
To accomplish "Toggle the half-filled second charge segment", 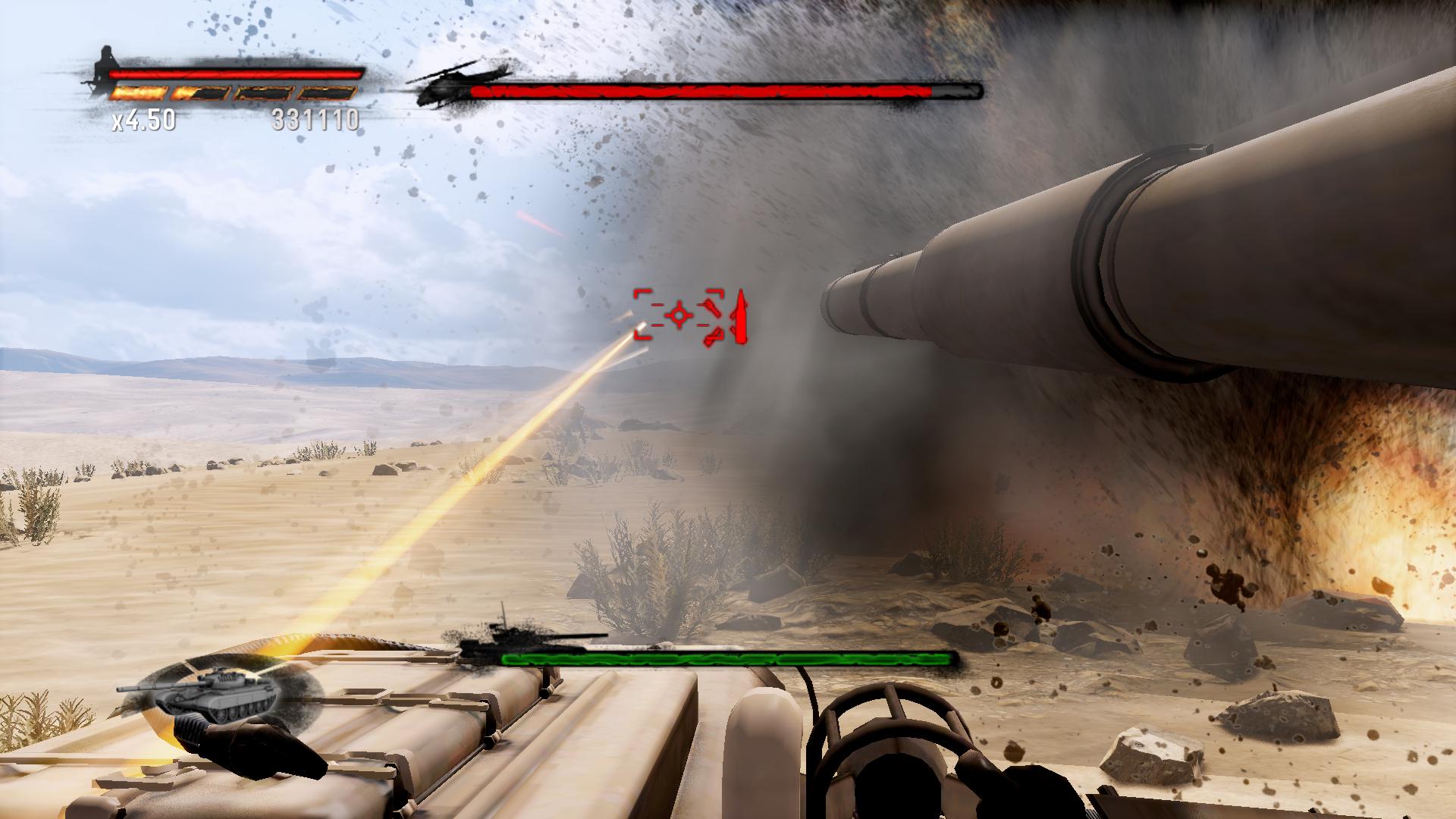I will 199,93.
